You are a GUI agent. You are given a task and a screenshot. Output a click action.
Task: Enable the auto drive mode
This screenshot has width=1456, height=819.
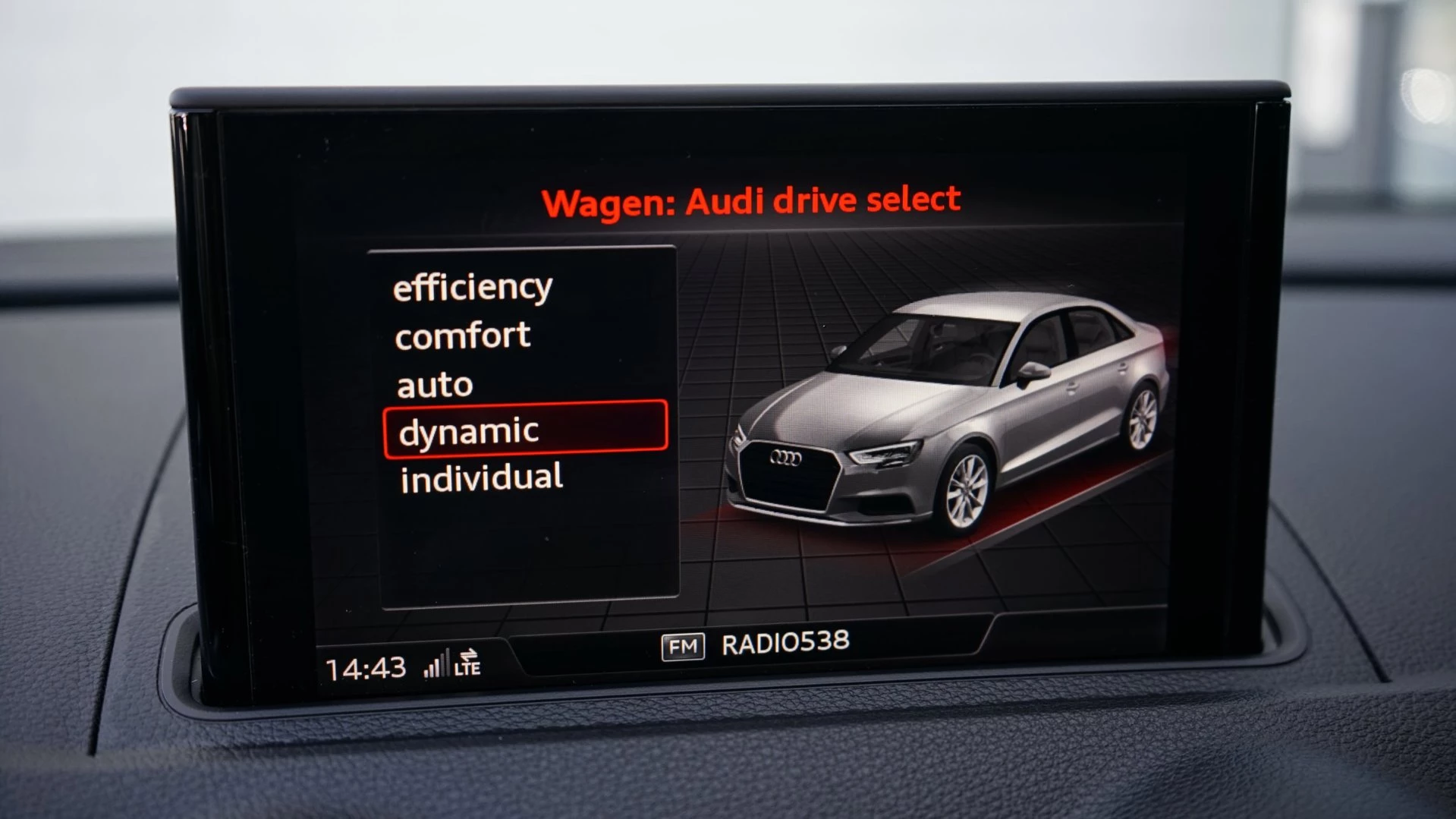(432, 384)
